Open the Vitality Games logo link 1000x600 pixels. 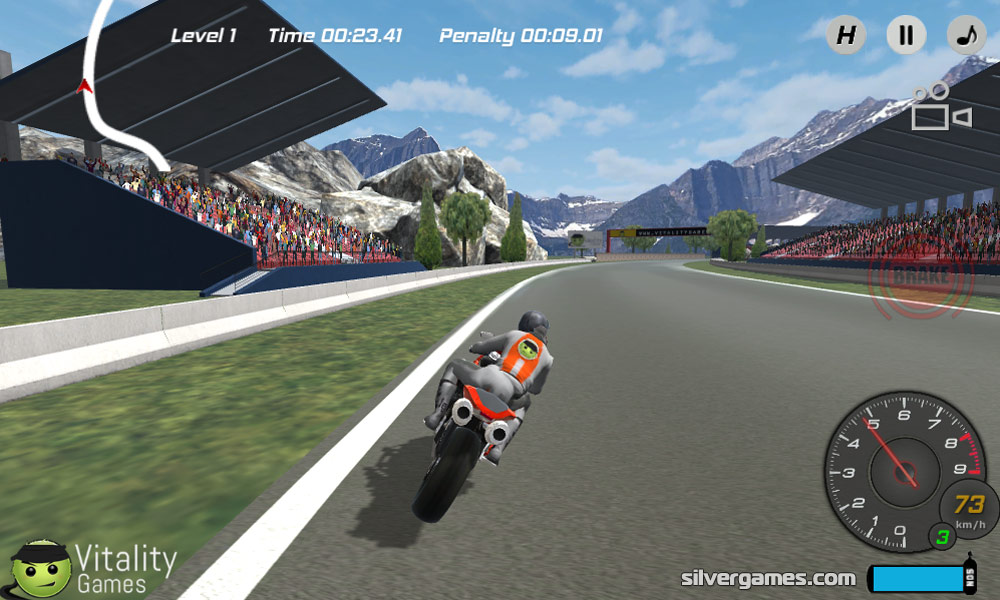[x=94, y=568]
